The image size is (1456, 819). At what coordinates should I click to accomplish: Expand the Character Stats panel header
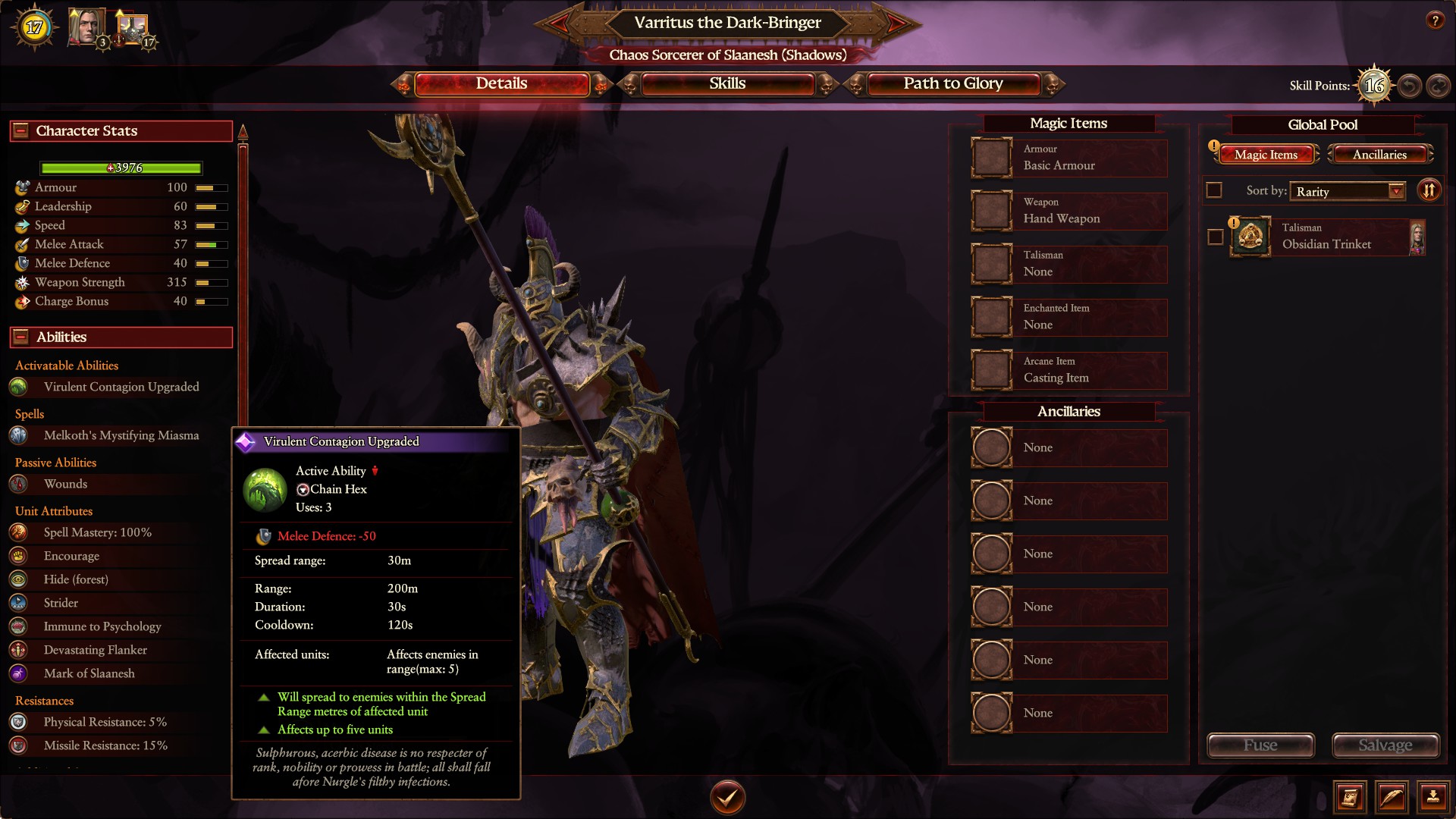[x=21, y=130]
